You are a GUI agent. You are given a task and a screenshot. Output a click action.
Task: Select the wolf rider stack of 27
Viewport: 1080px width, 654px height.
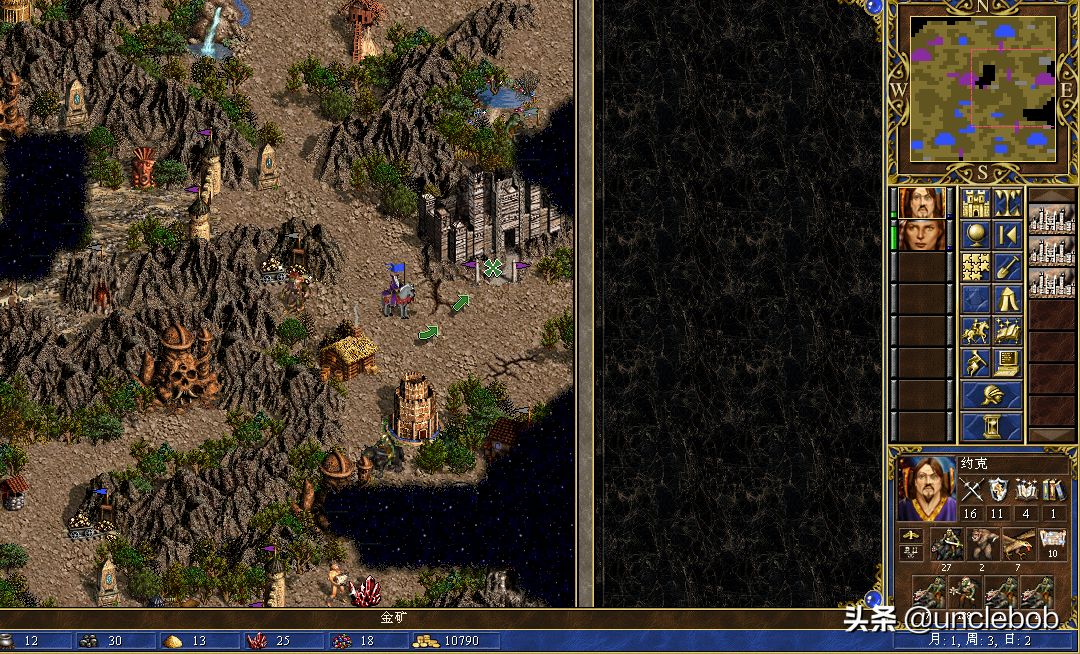coord(946,544)
